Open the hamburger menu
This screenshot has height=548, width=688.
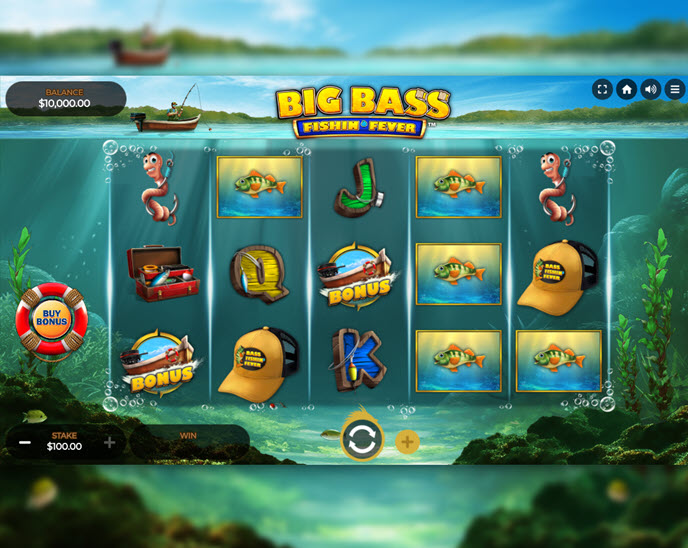(x=675, y=89)
